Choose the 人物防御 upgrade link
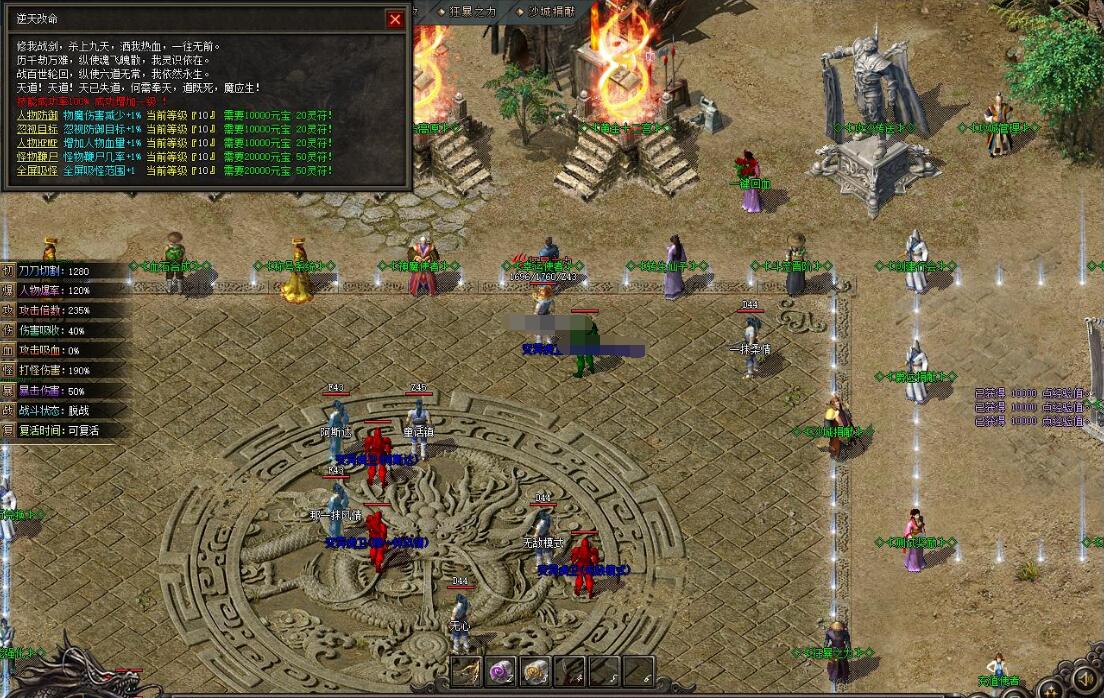 pos(38,116)
